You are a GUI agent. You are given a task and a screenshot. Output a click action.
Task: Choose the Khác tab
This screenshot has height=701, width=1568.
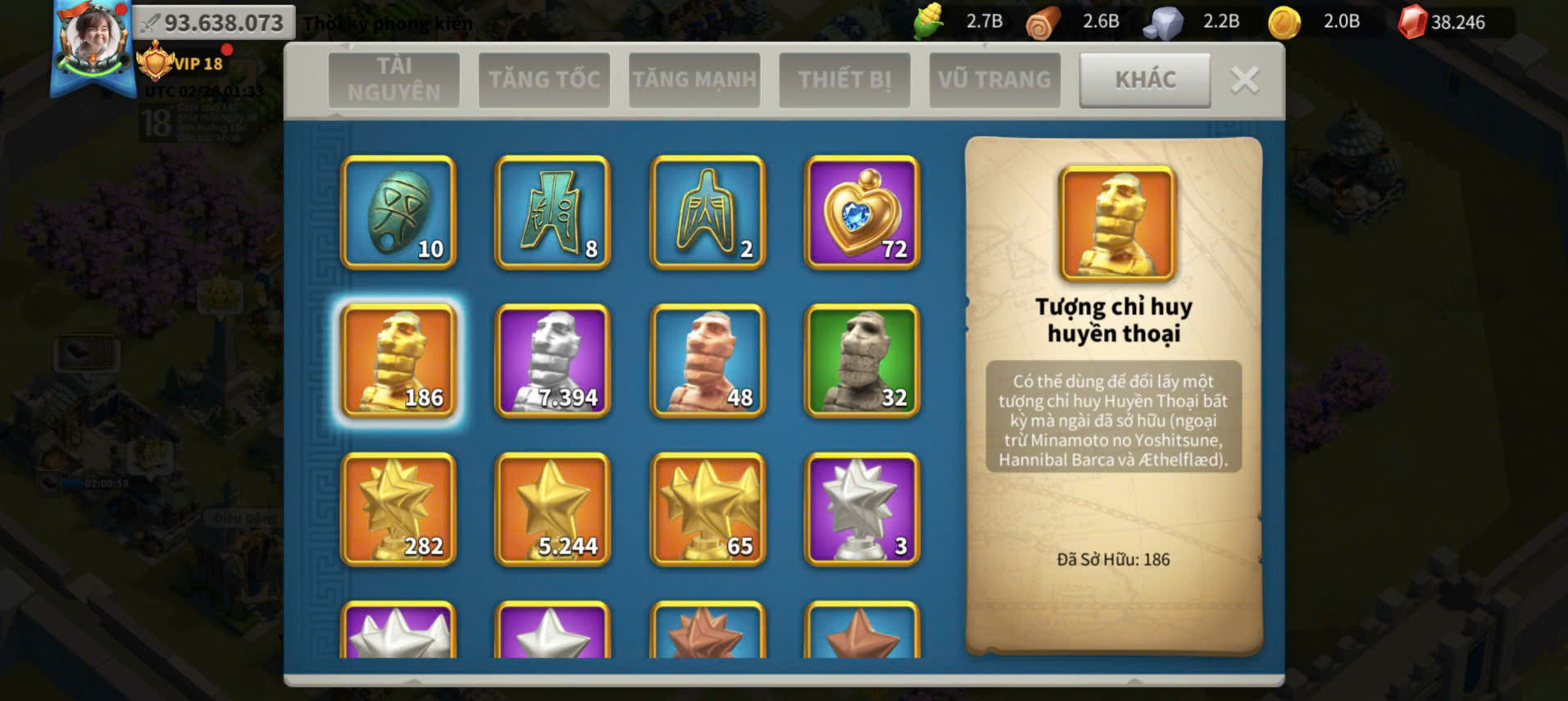(x=1145, y=80)
